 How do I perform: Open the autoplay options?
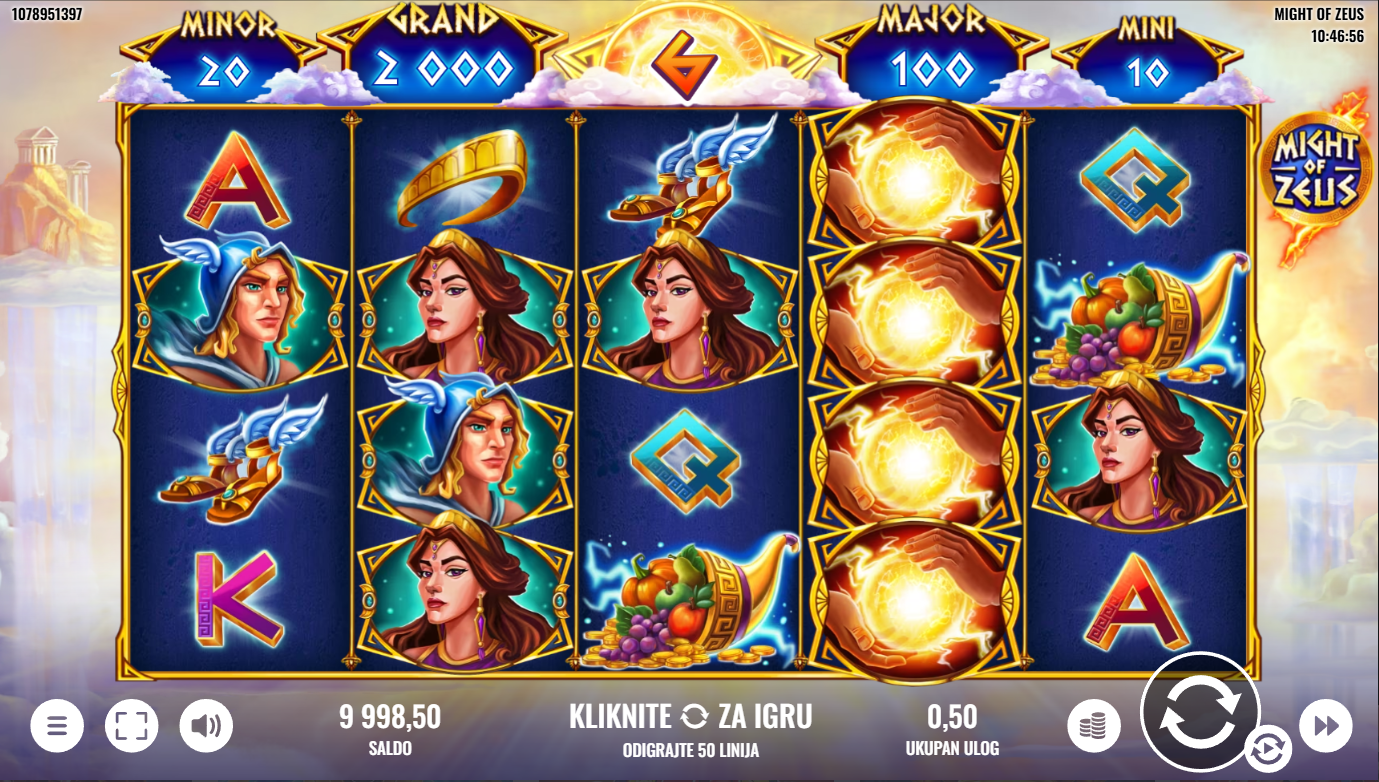[x=1267, y=748]
